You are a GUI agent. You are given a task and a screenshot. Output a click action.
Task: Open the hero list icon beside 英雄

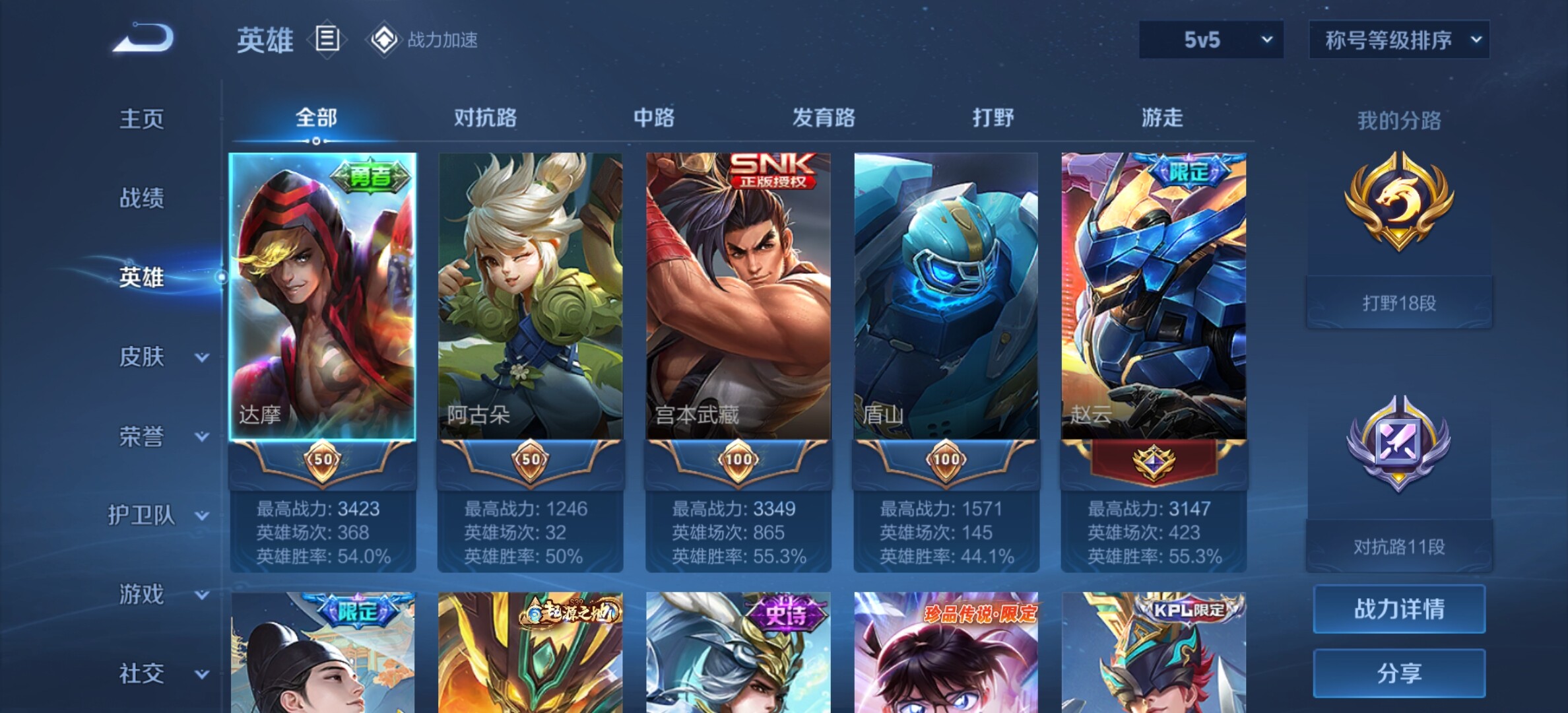coord(327,40)
